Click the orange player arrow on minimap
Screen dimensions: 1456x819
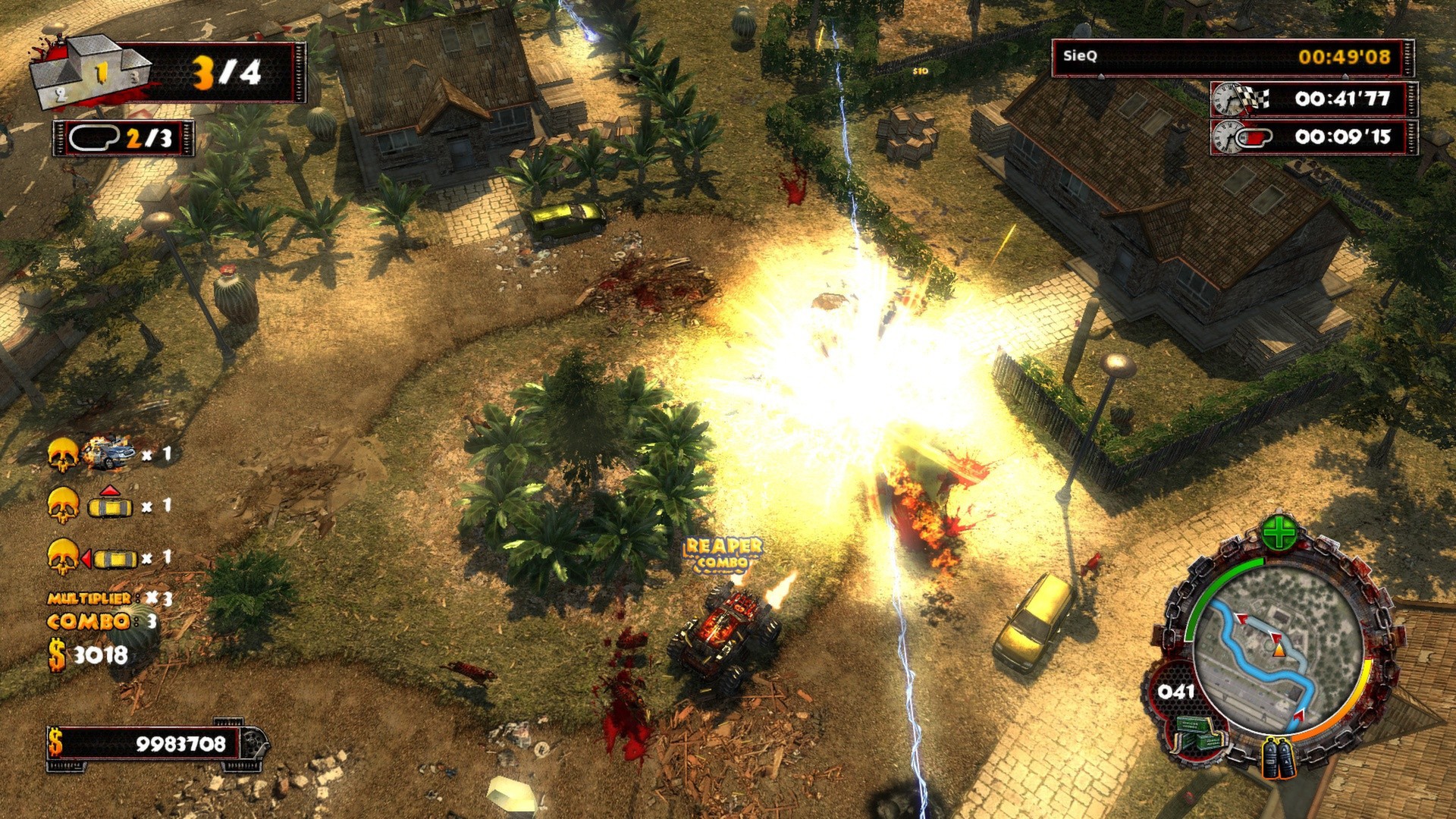[x=1279, y=650]
